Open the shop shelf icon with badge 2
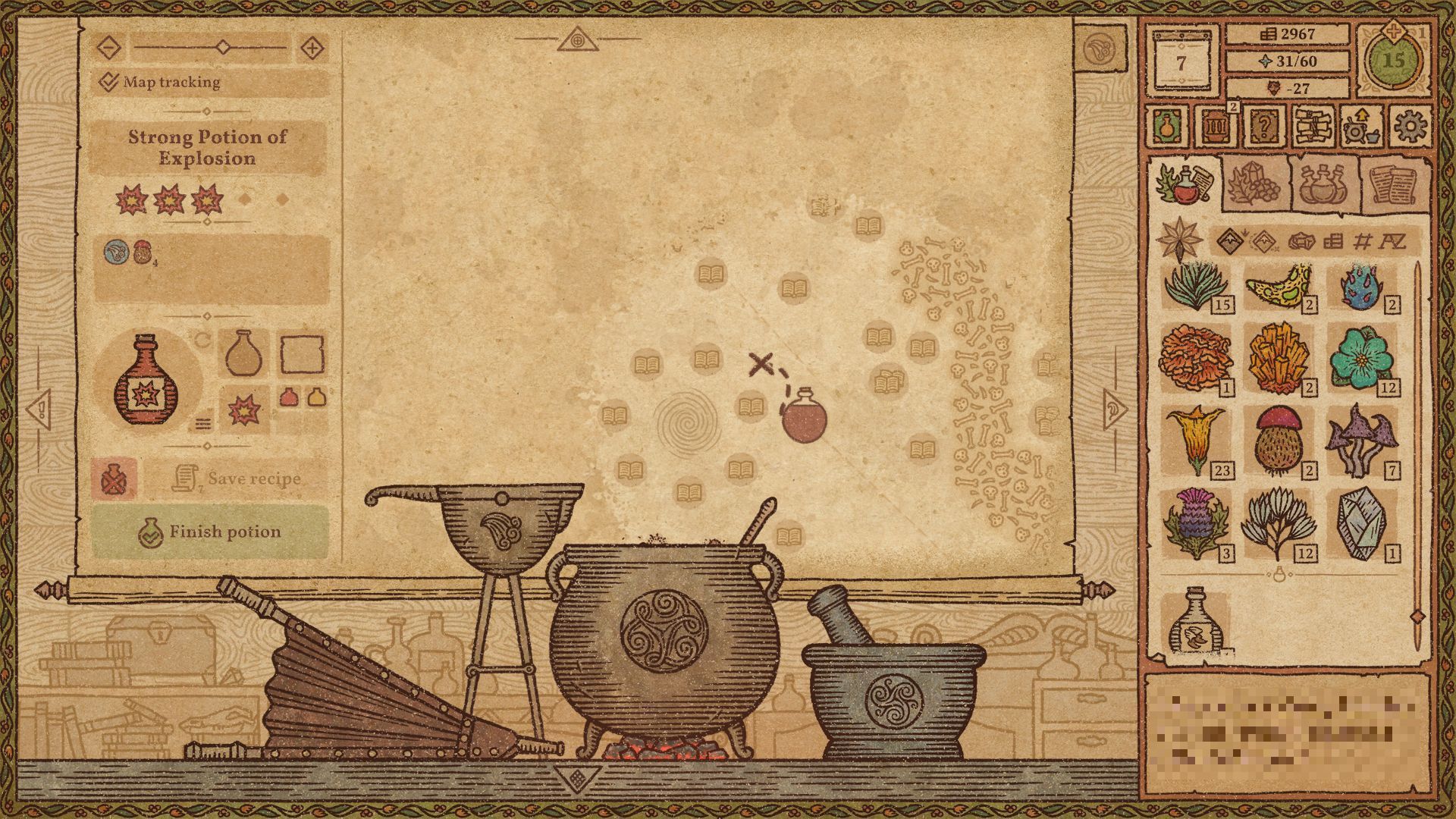 pos(1216,127)
